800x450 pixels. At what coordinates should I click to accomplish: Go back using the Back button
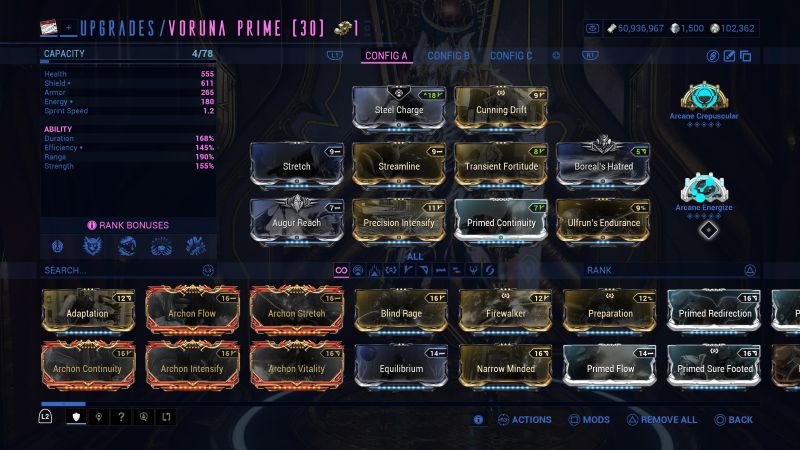[733, 420]
